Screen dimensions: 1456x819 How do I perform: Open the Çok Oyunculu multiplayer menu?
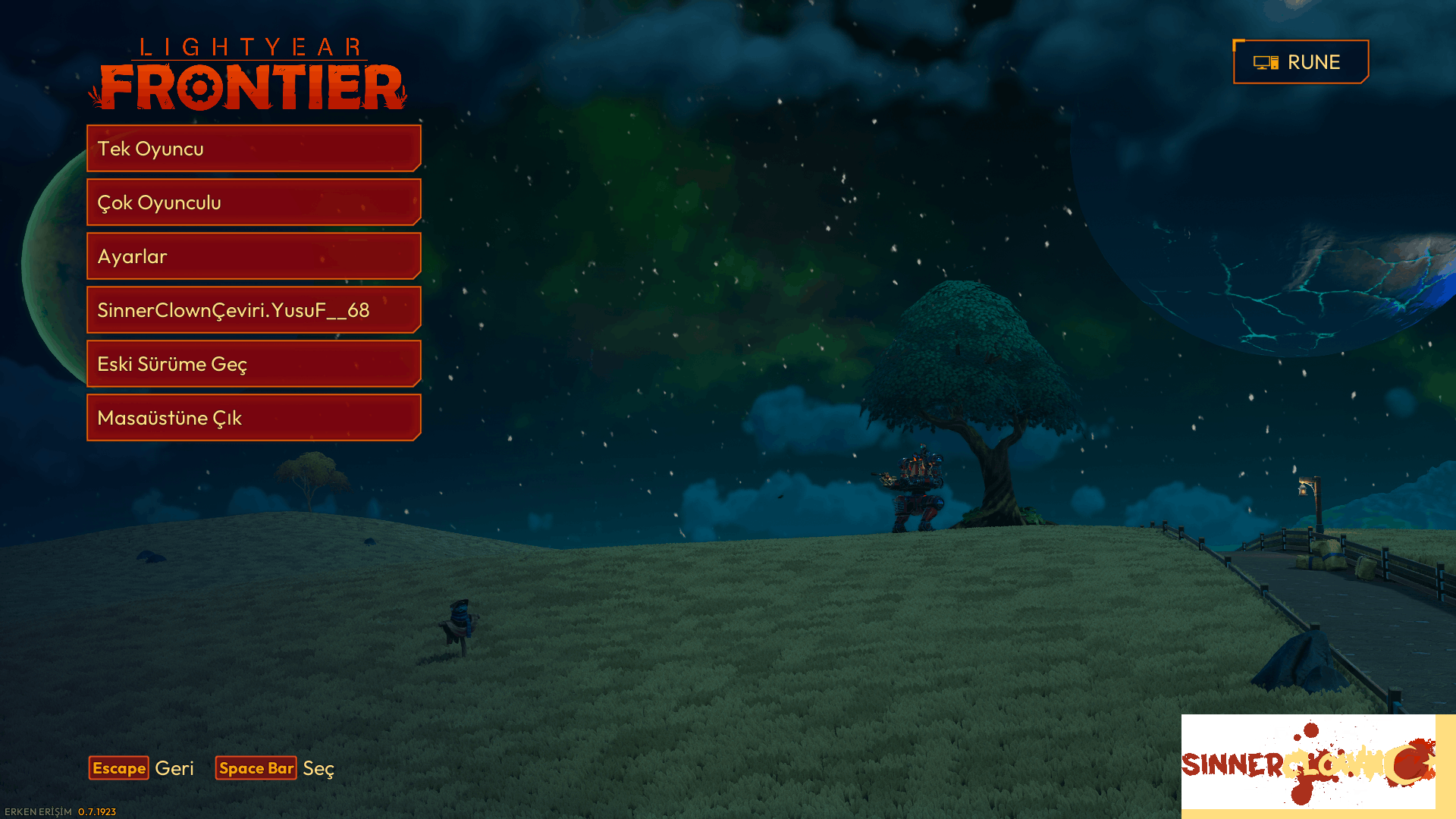pos(253,202)
